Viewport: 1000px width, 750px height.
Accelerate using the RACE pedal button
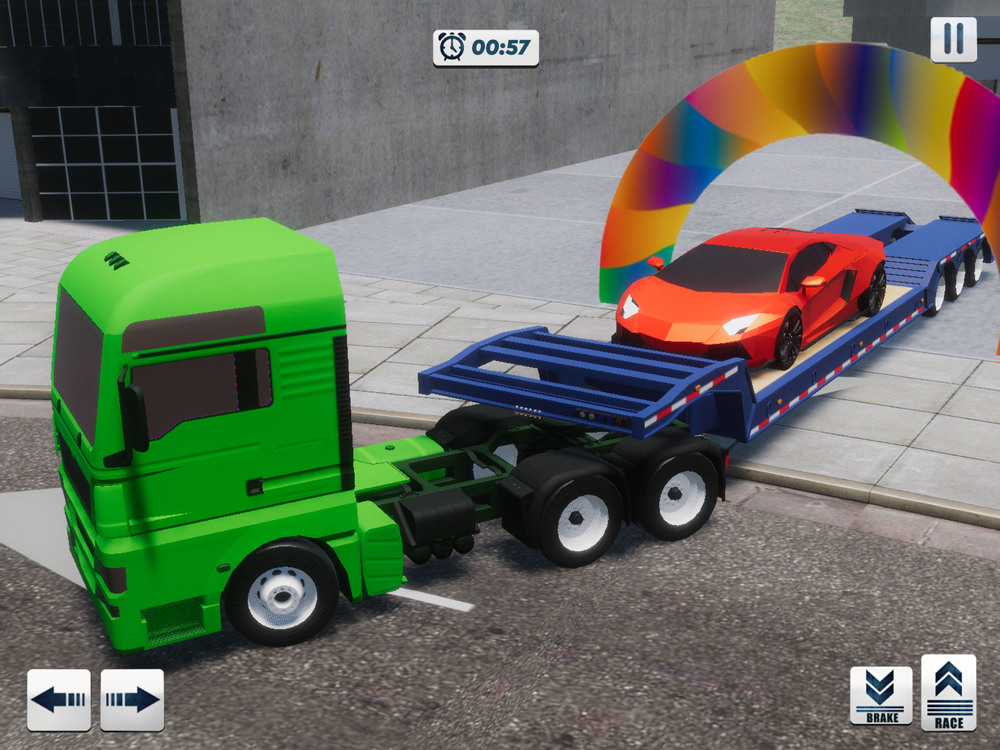click(x=948, y=692)
